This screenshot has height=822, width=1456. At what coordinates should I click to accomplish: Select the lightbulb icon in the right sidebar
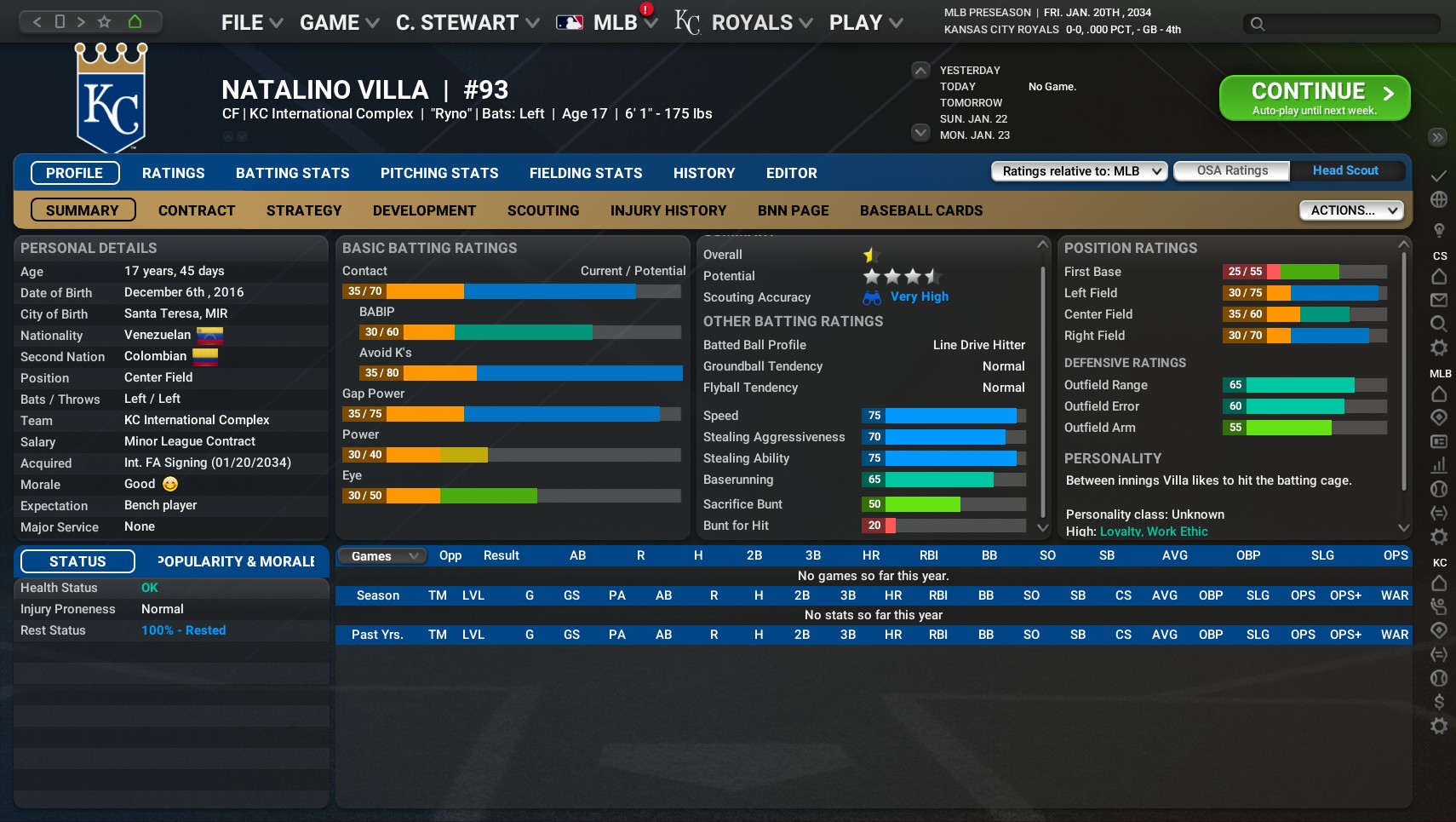[1440, 230]
